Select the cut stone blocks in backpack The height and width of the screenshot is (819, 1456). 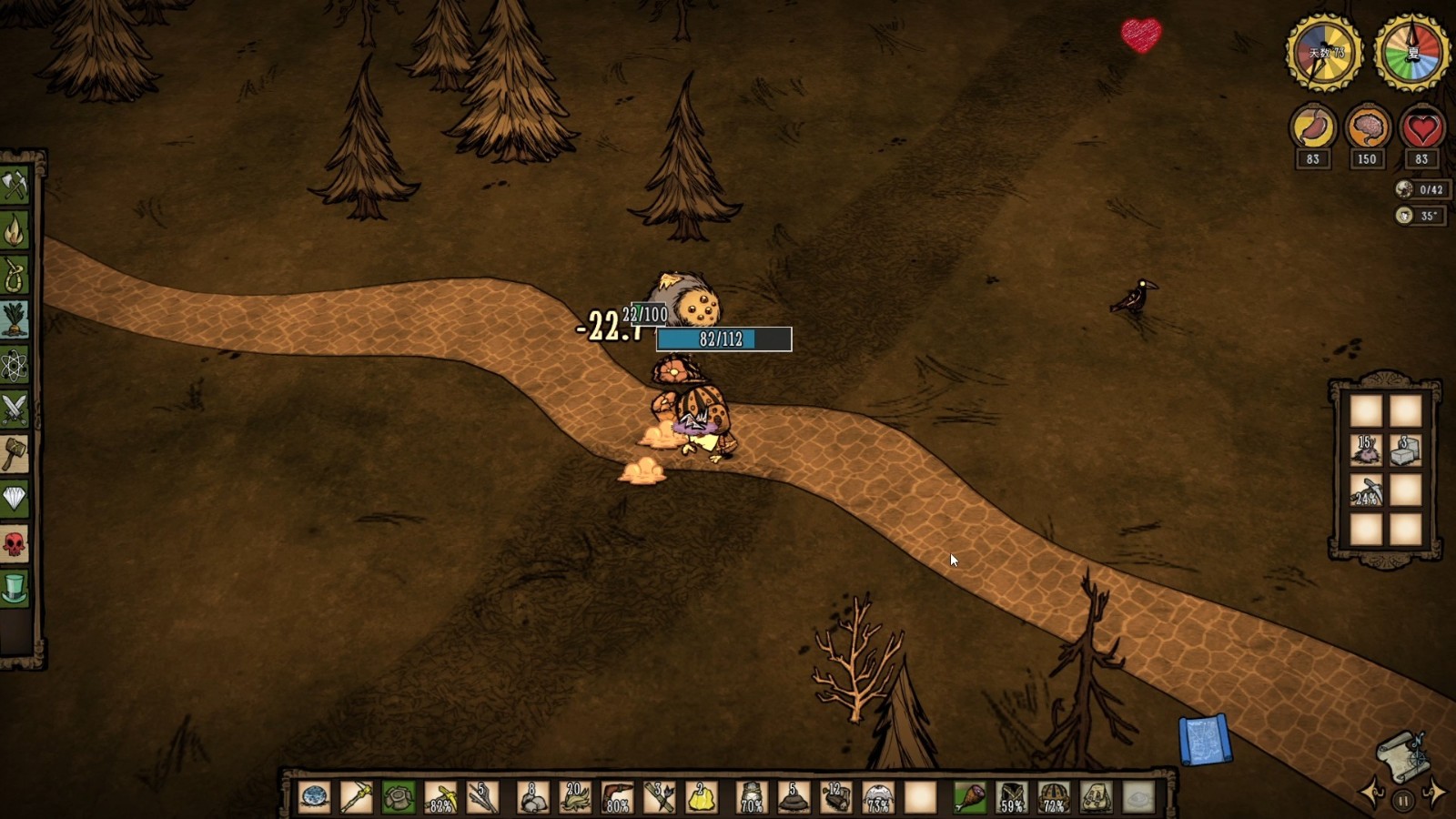[x=1405, y=450]
